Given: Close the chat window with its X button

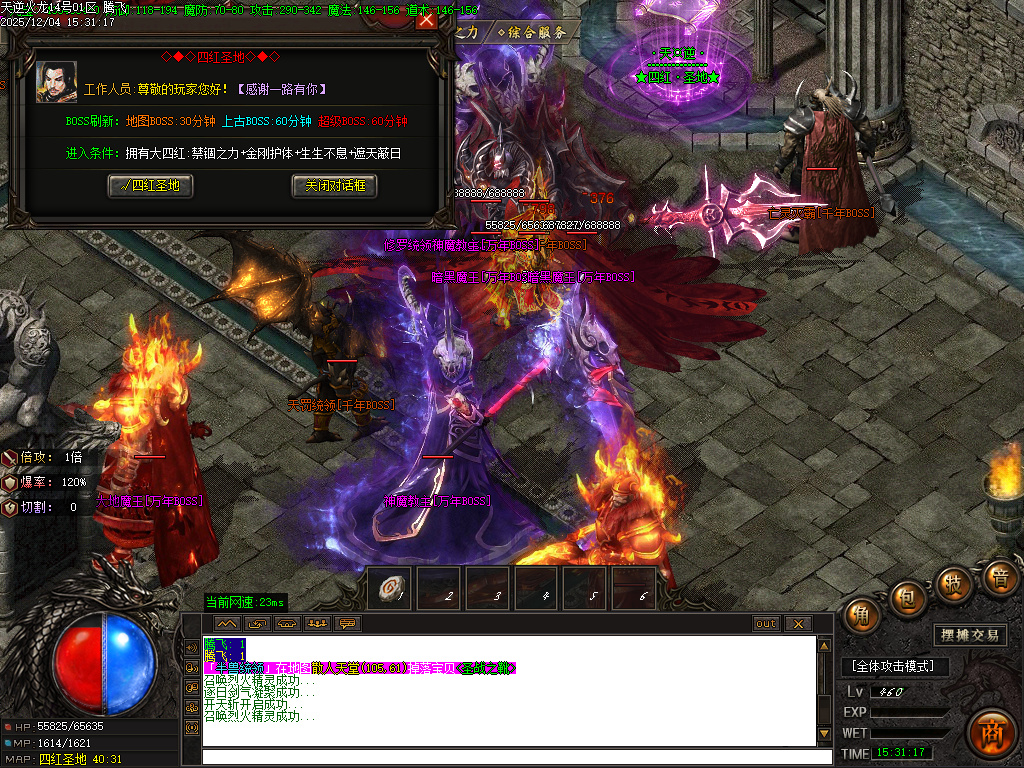Looking at the screenshot, I should coord(797,624).
